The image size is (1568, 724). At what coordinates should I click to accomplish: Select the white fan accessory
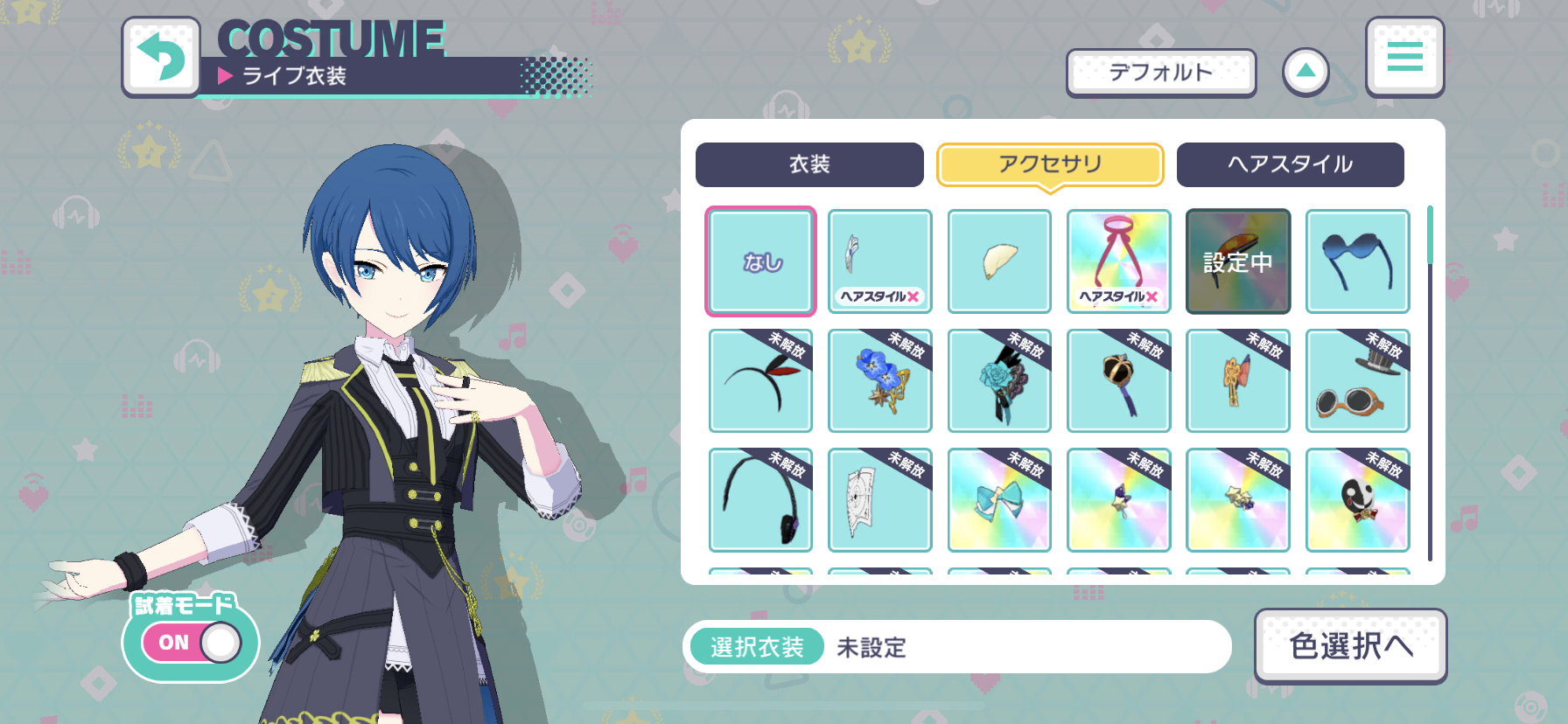tap(999, 261)
